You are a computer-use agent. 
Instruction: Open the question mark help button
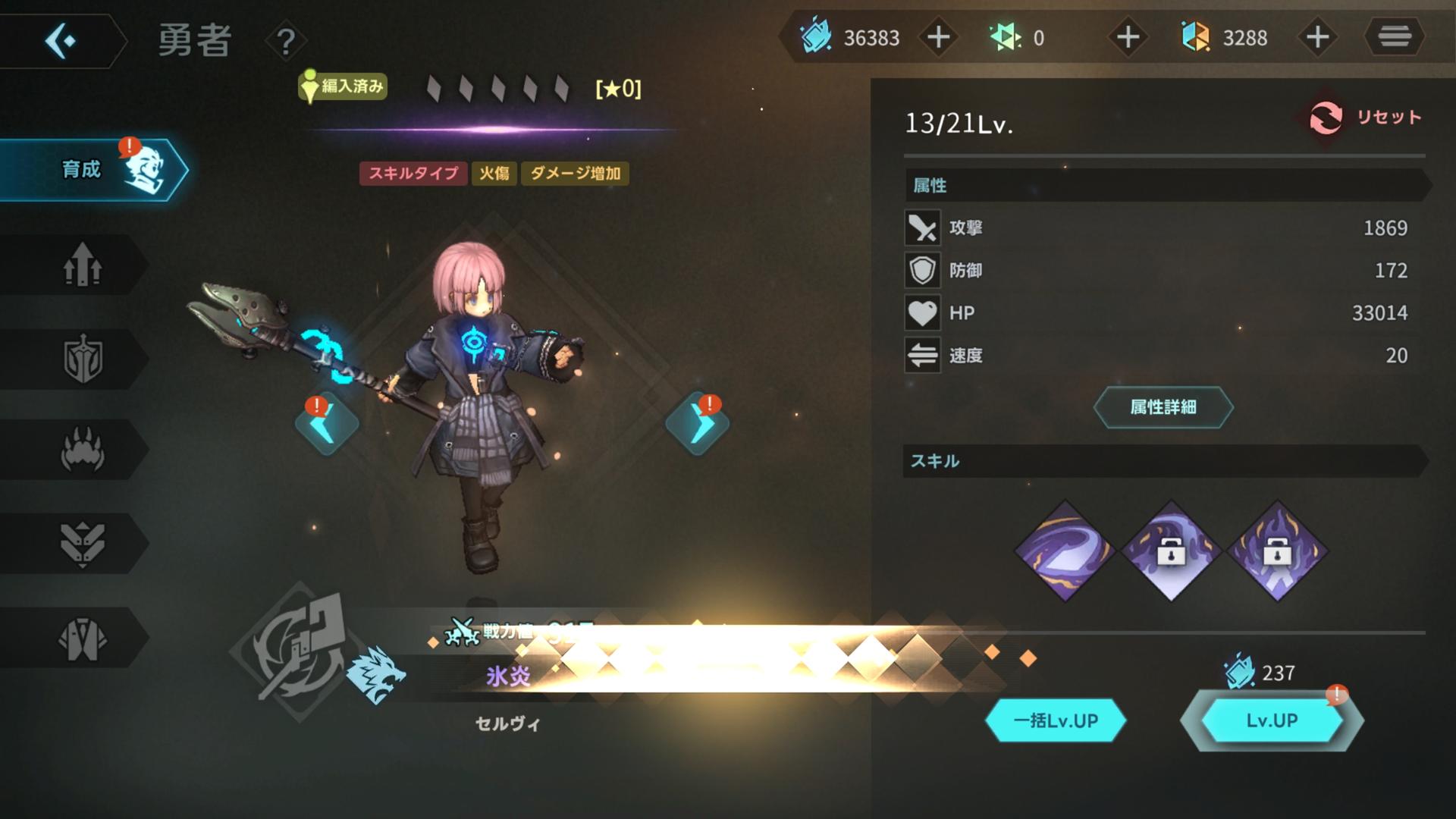click(286, 42)
